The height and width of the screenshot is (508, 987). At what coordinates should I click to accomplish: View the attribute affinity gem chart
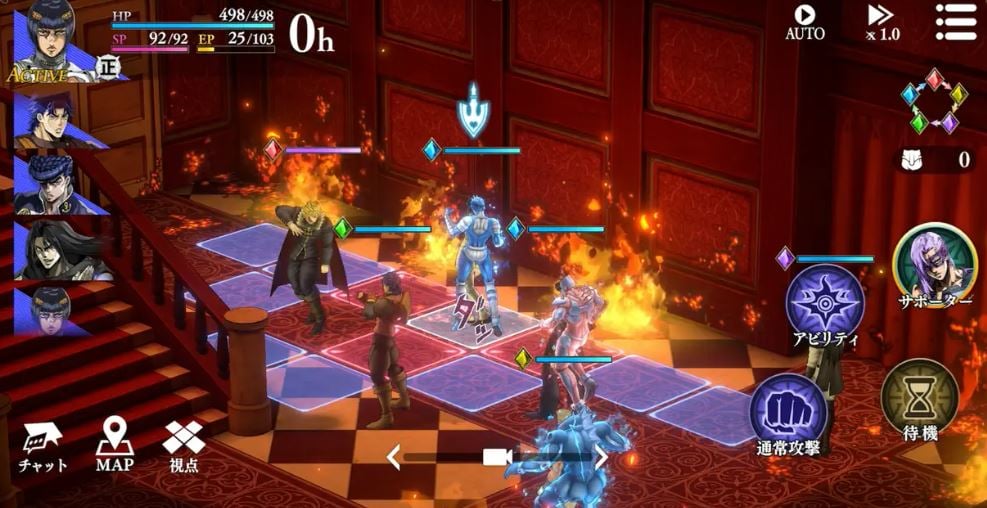point(934,101)
